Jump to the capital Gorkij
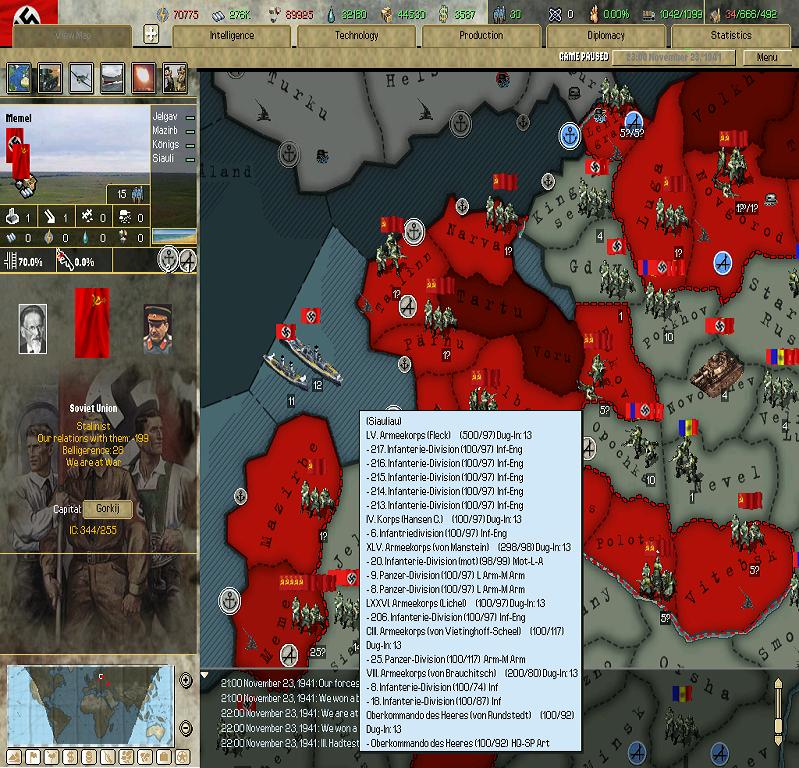The height and width of the screenshot is (768, 799). coord(106,509)
